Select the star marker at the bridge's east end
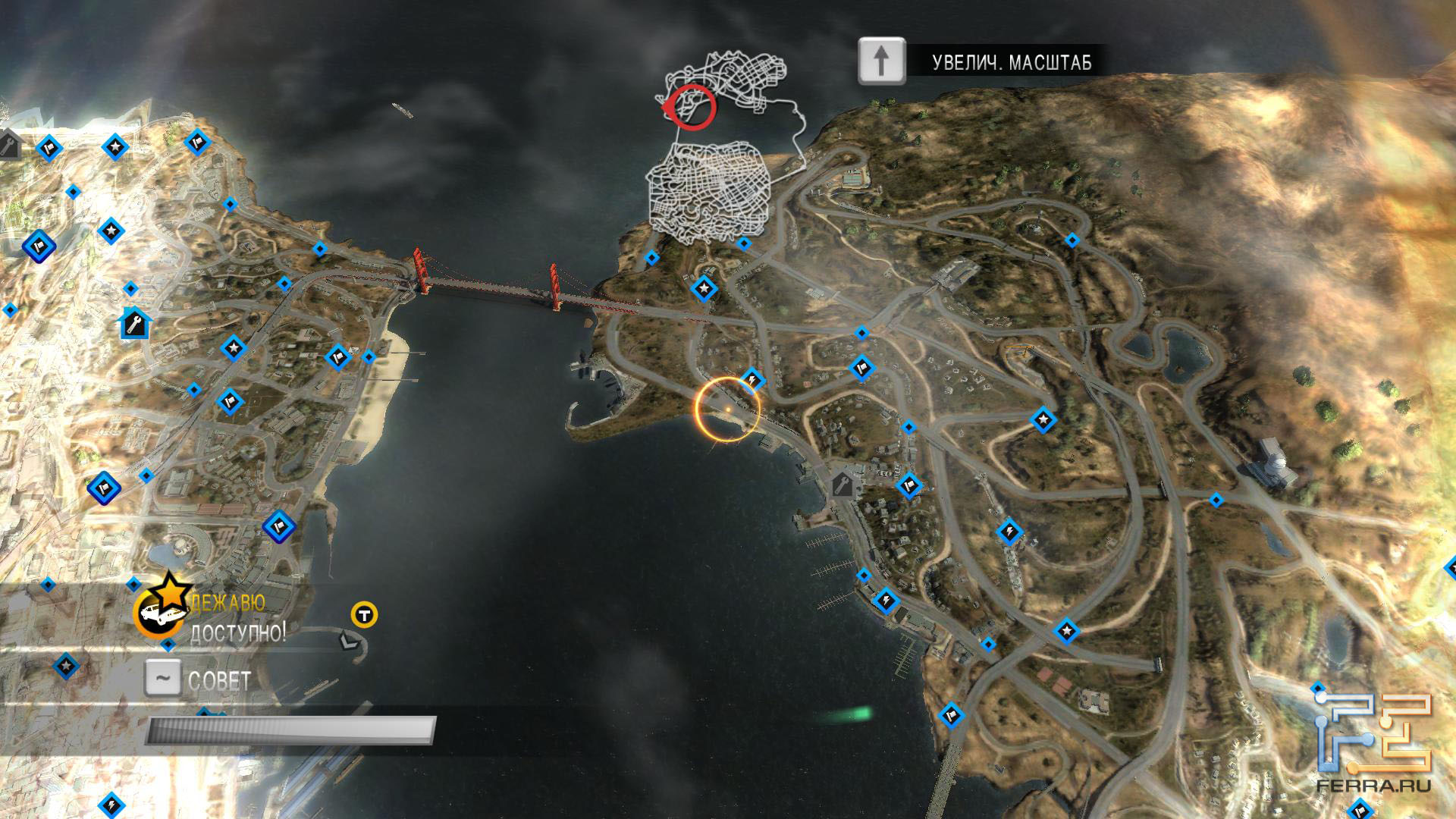1456x819 pixels. click(704, 288)
